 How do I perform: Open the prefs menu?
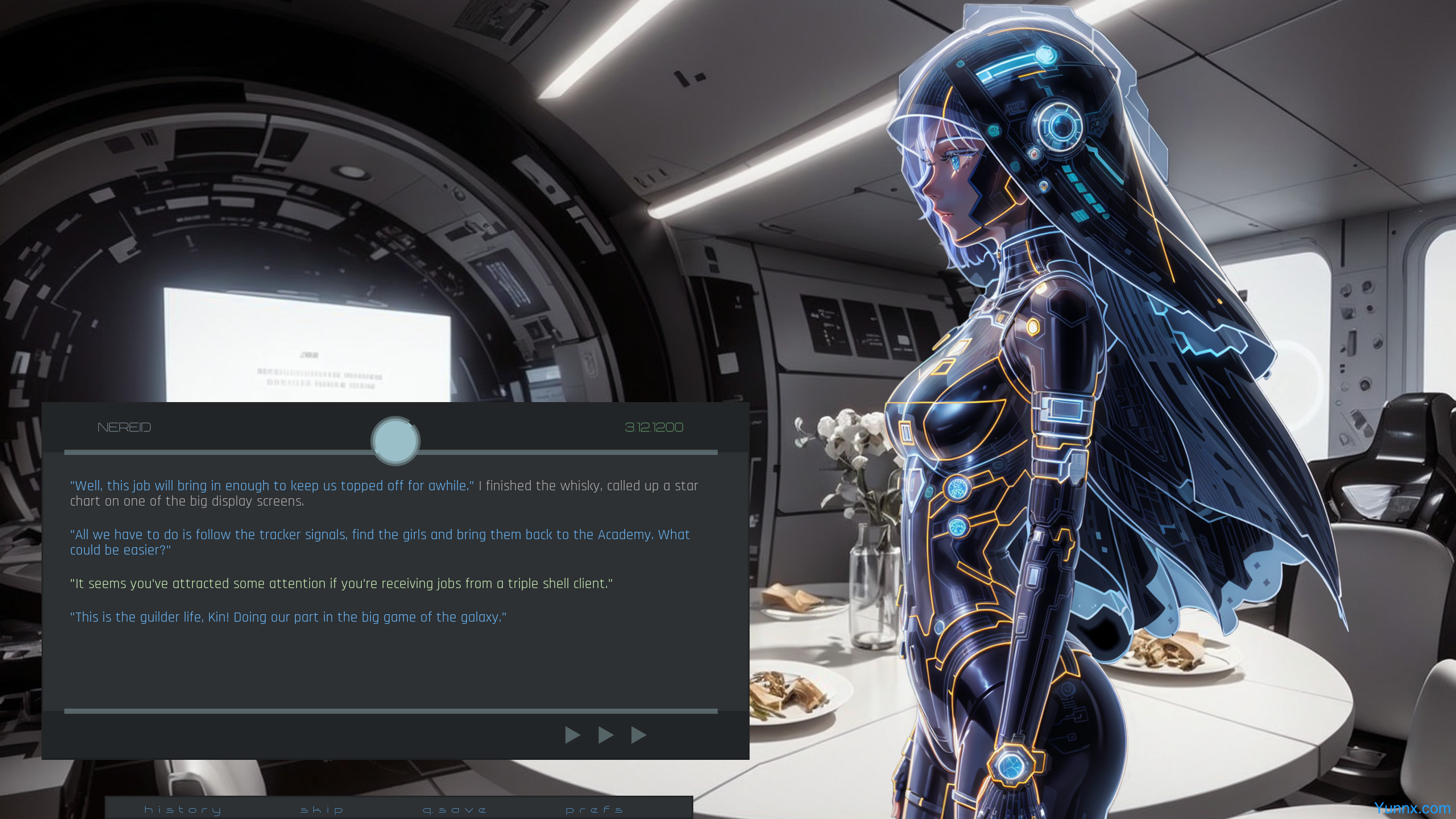click(x=594, y=809)
